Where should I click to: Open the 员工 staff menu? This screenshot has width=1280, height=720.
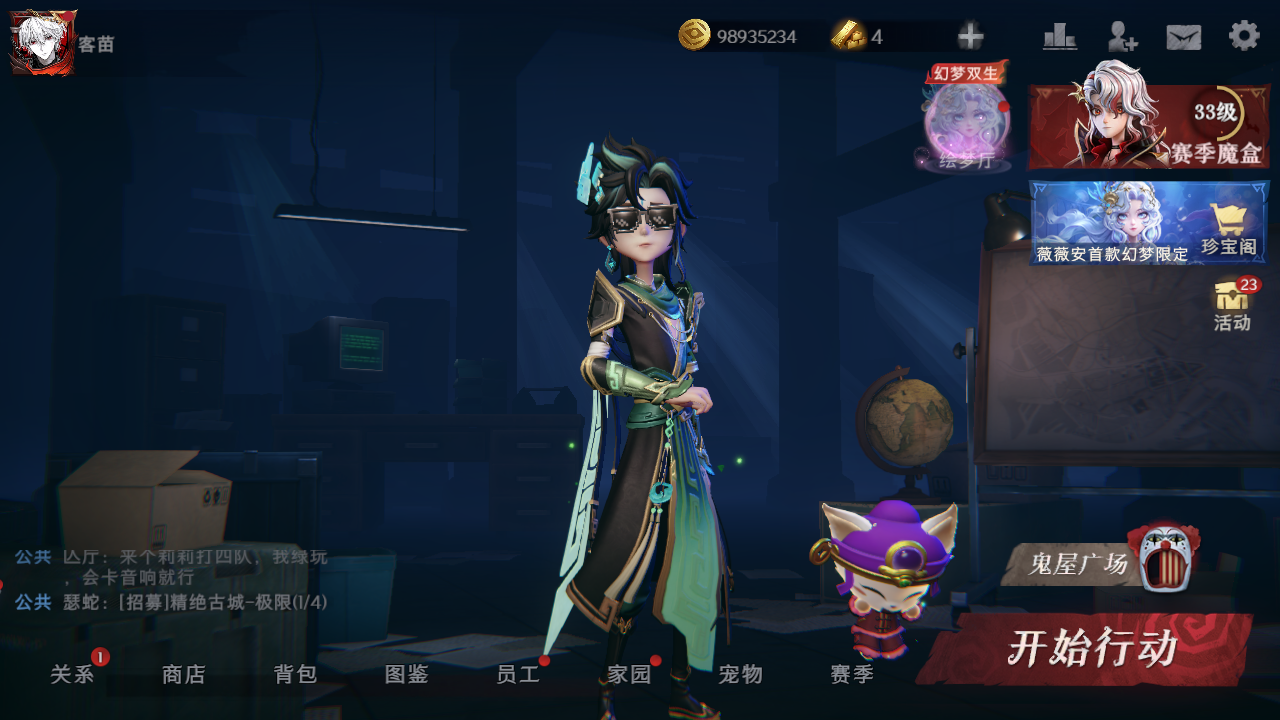(518, 675)
